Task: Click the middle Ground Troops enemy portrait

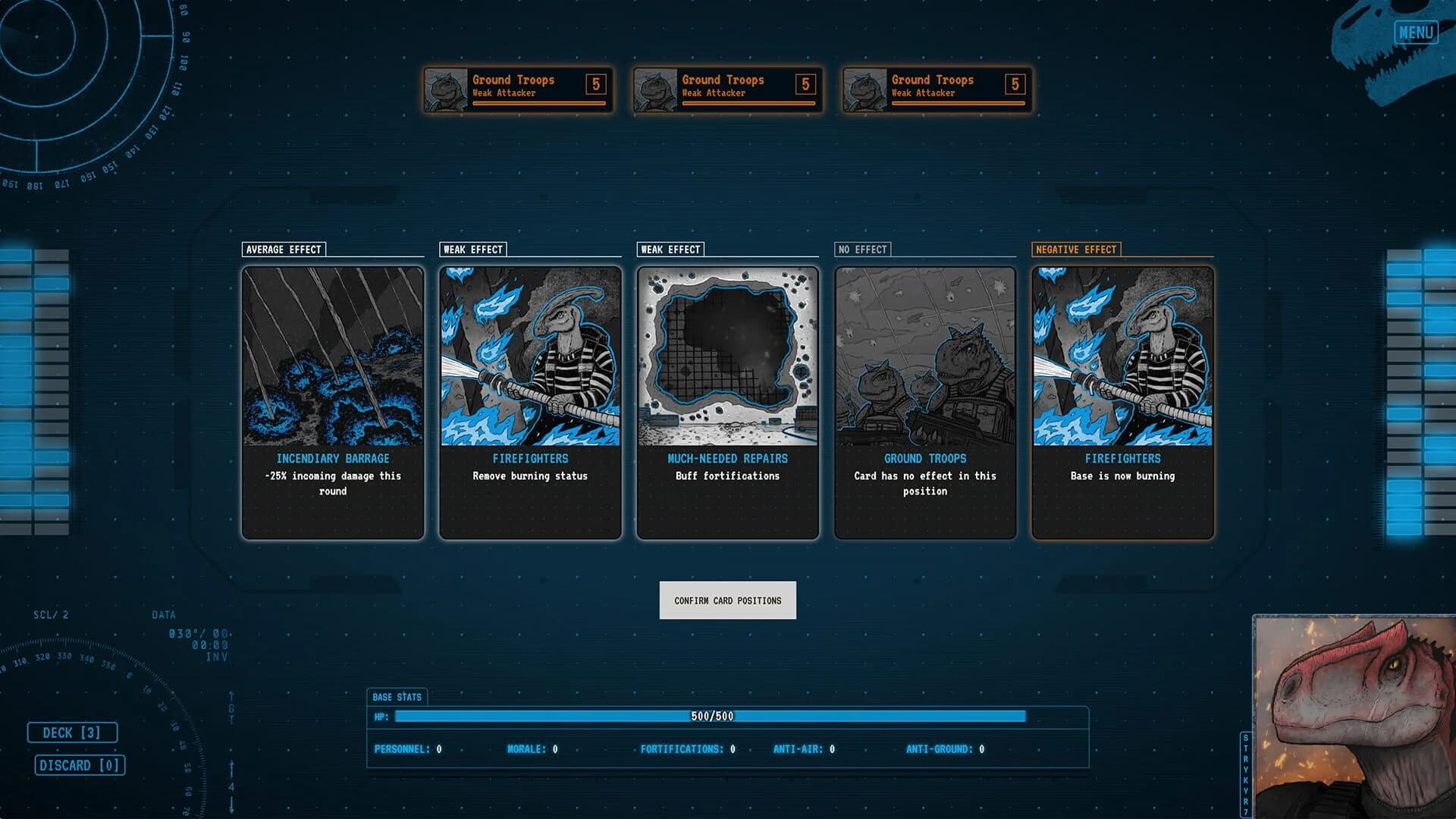Action: coord(655,89)
